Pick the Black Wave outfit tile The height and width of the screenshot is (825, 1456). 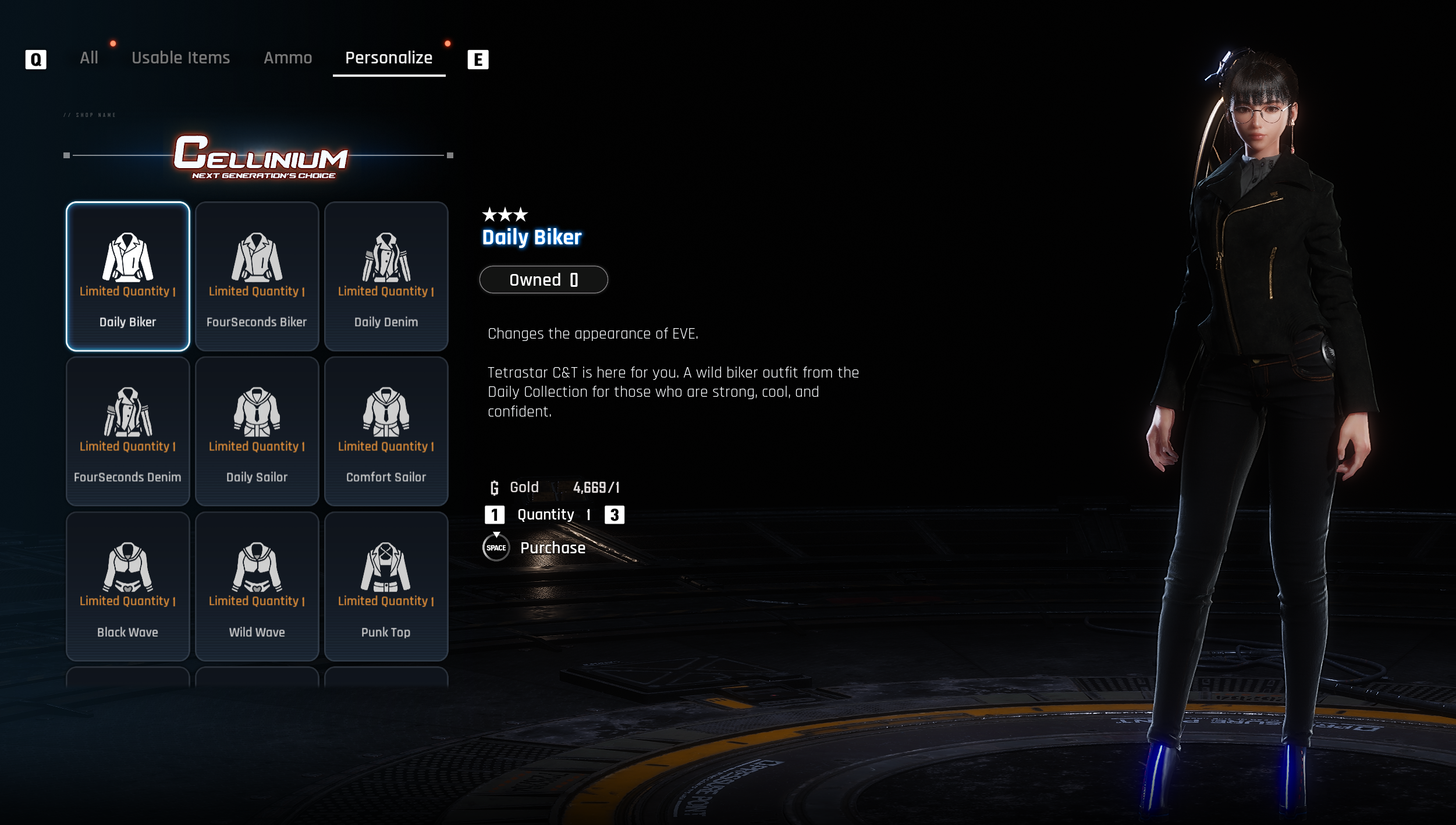tap(128, 586)
